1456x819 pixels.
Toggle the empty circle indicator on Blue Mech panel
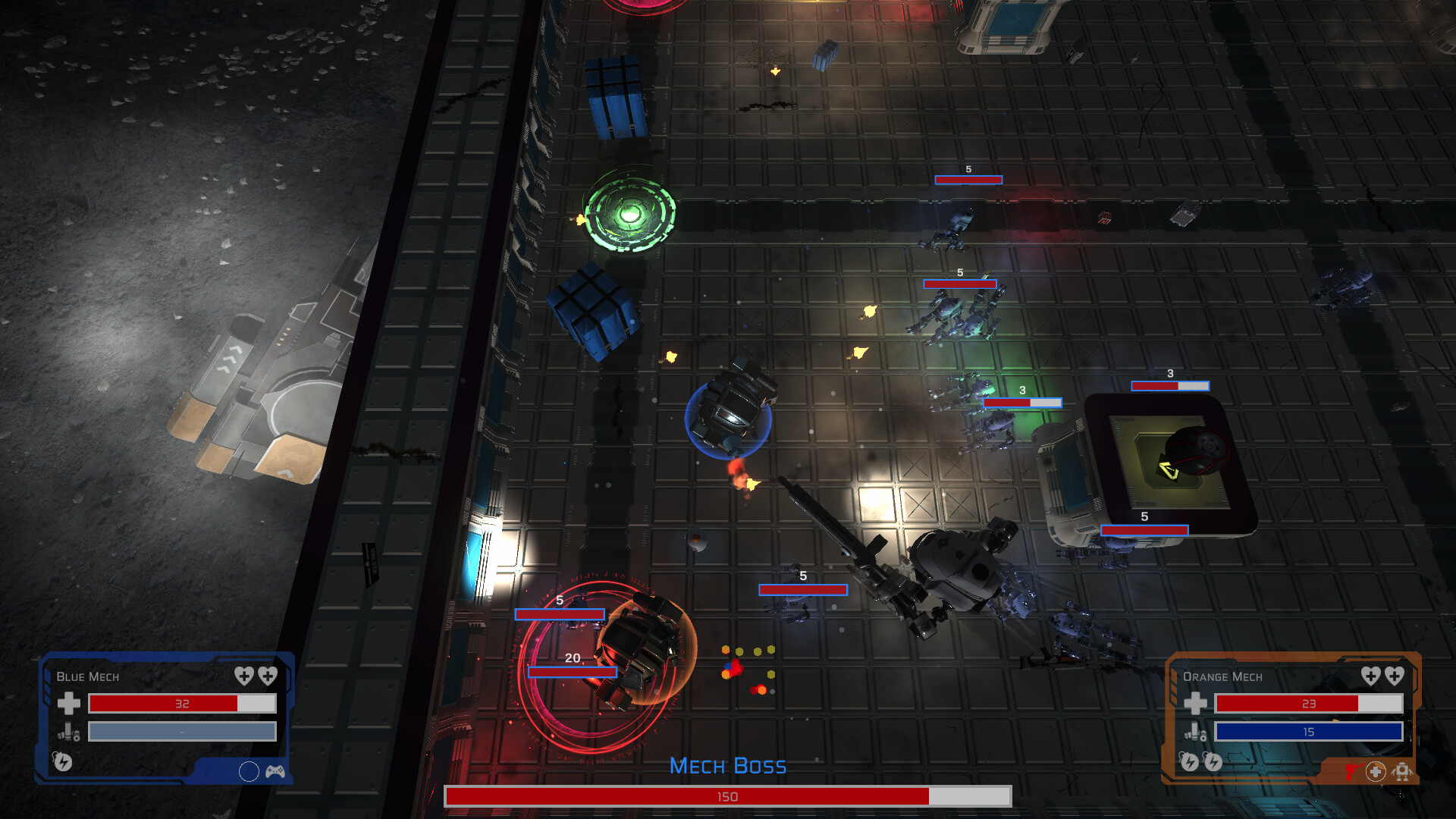click(x=249, y=772)
